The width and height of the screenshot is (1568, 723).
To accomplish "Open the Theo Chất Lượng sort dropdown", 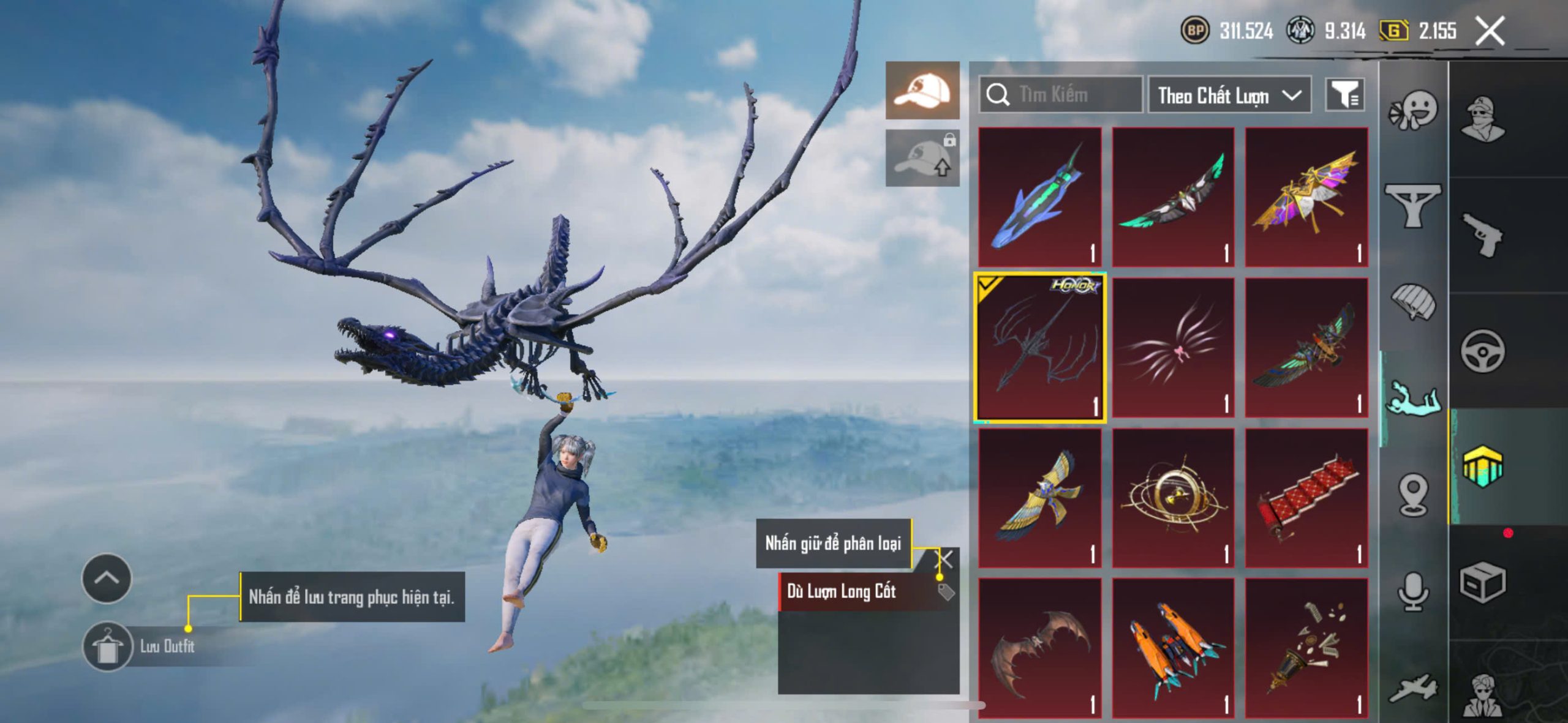I will (x=1229, y=95).
